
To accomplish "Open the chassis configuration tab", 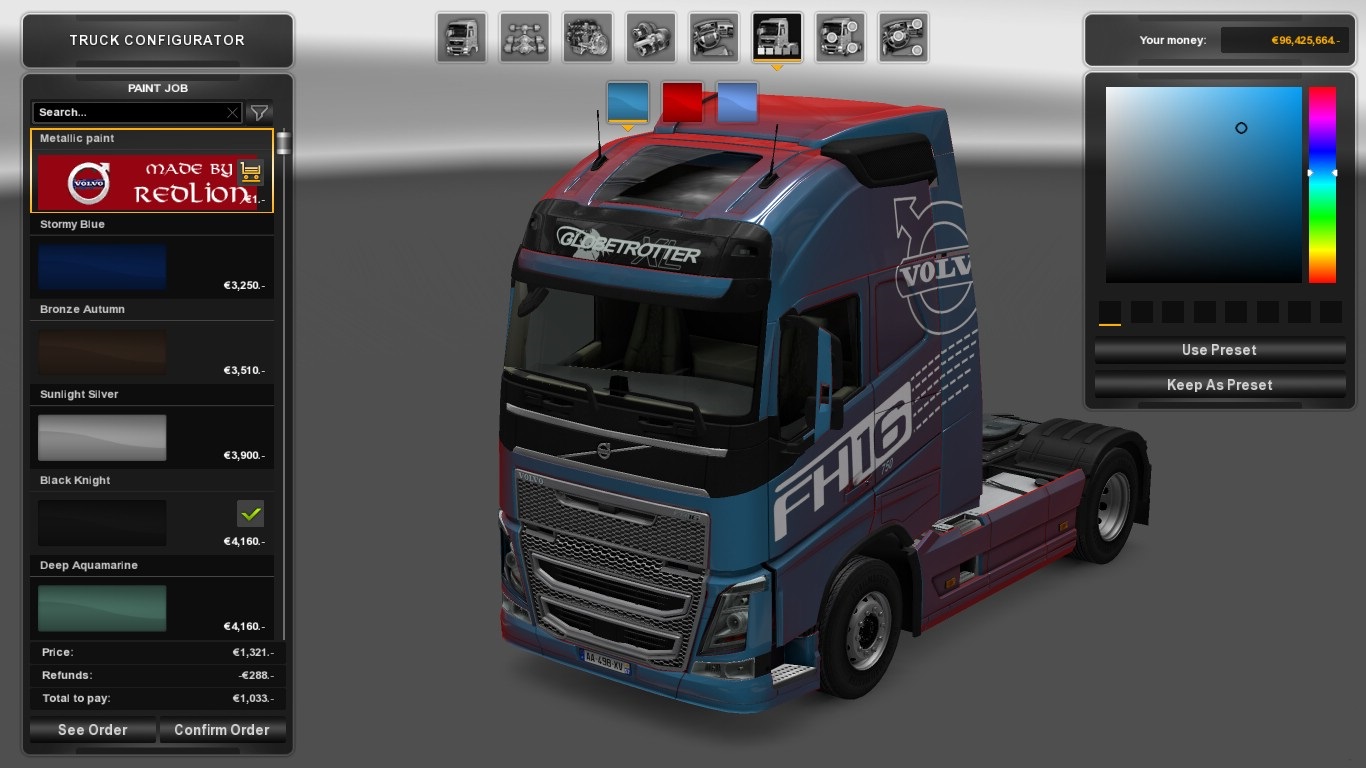I will 525,38.
